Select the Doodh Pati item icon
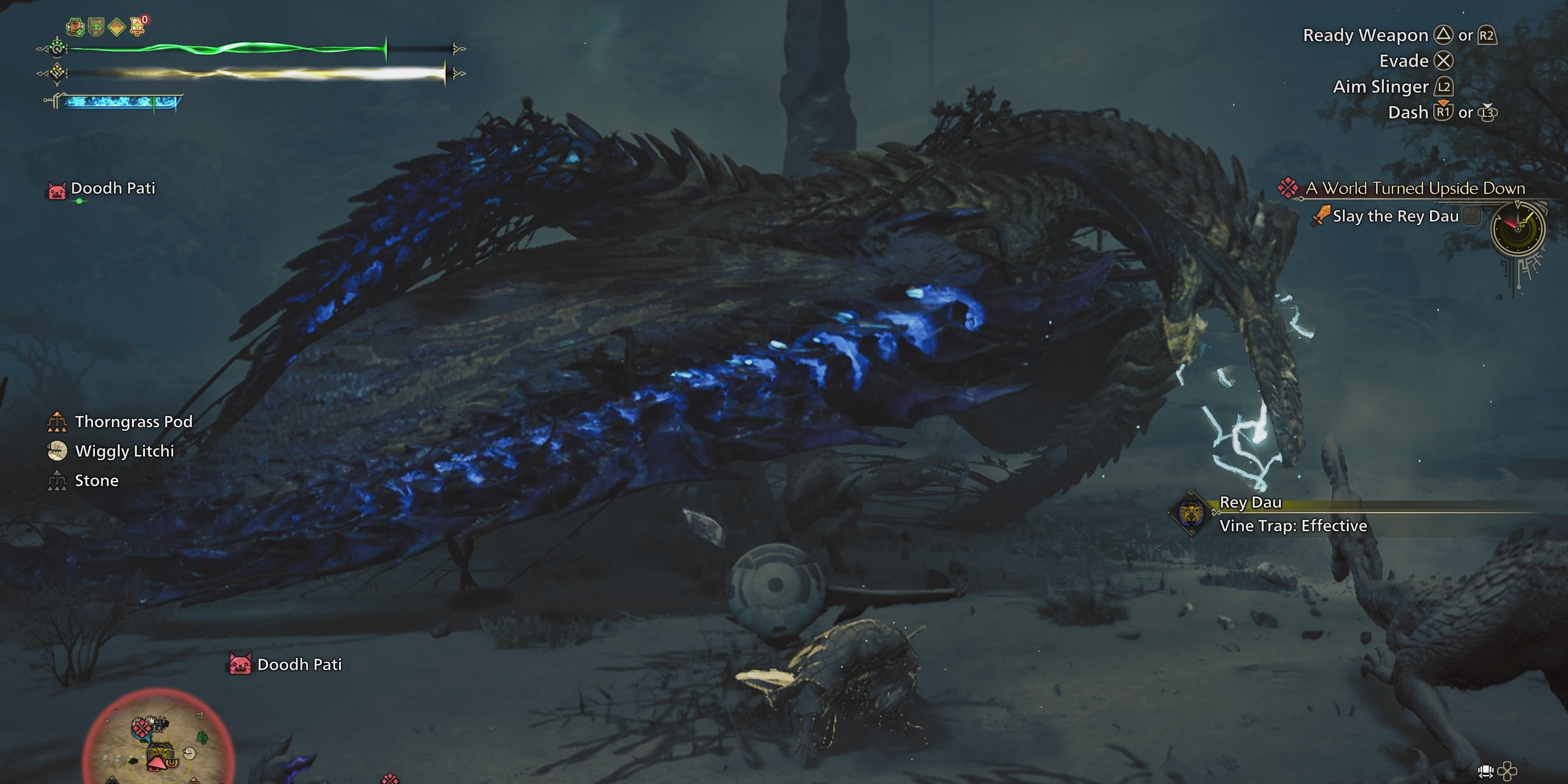 click(57, 188)
